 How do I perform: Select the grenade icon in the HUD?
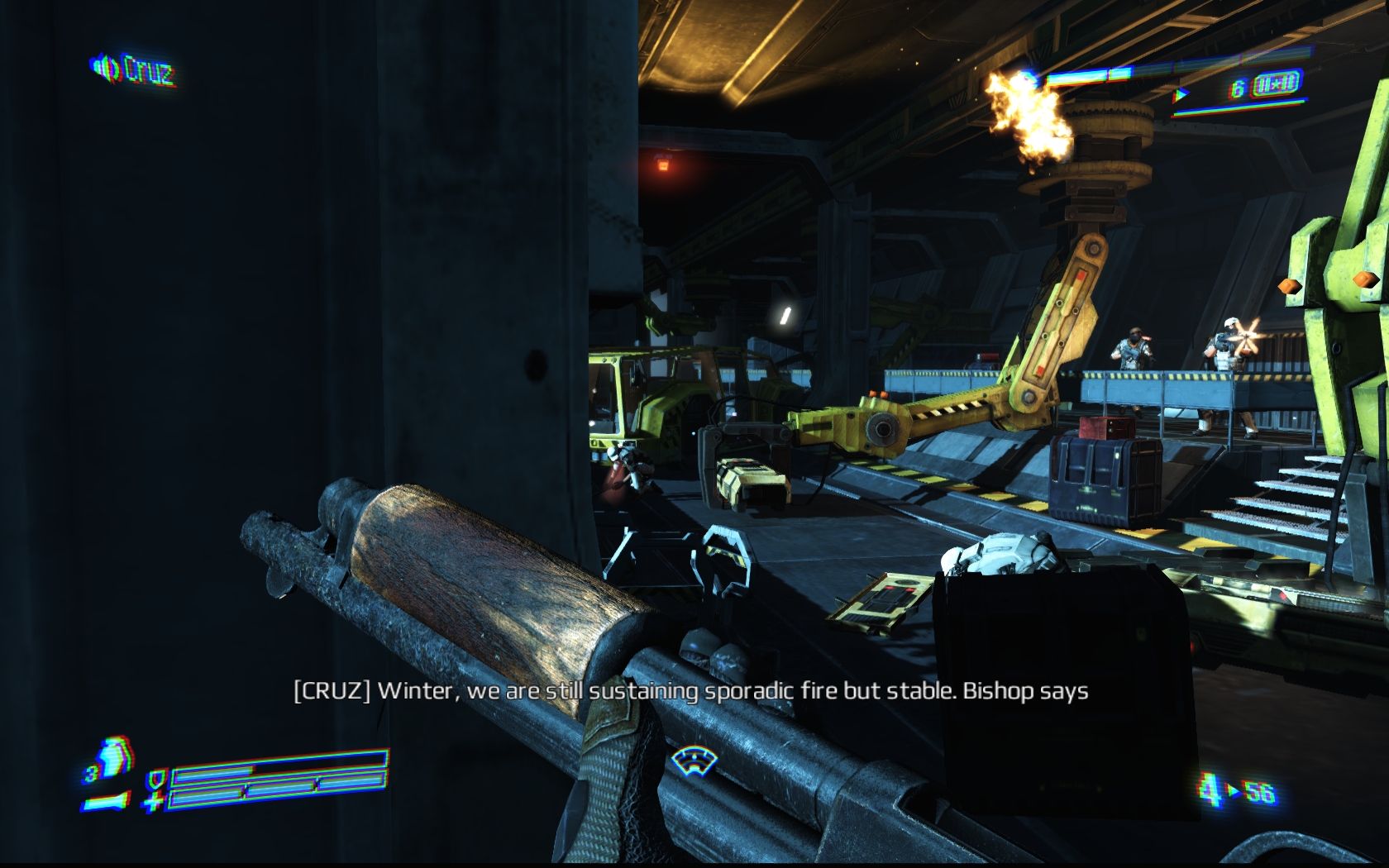[x=113, y=756]
